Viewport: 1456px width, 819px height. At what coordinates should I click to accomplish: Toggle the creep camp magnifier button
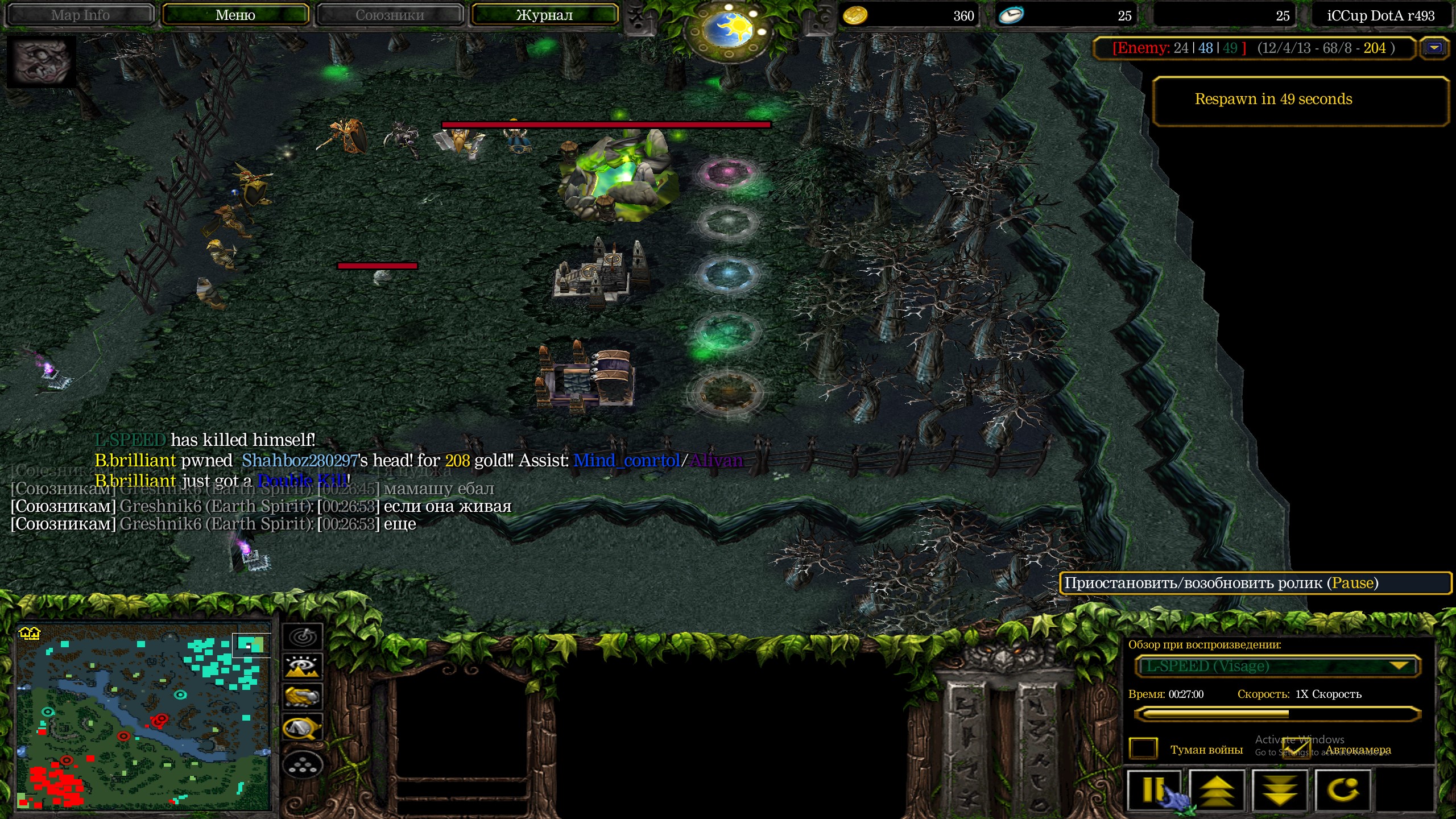click(303, 728)
